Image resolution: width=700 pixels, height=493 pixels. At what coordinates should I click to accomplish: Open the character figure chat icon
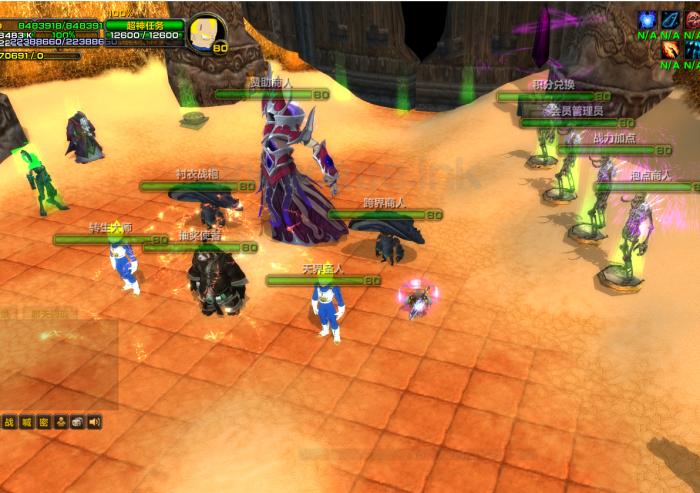60,422
